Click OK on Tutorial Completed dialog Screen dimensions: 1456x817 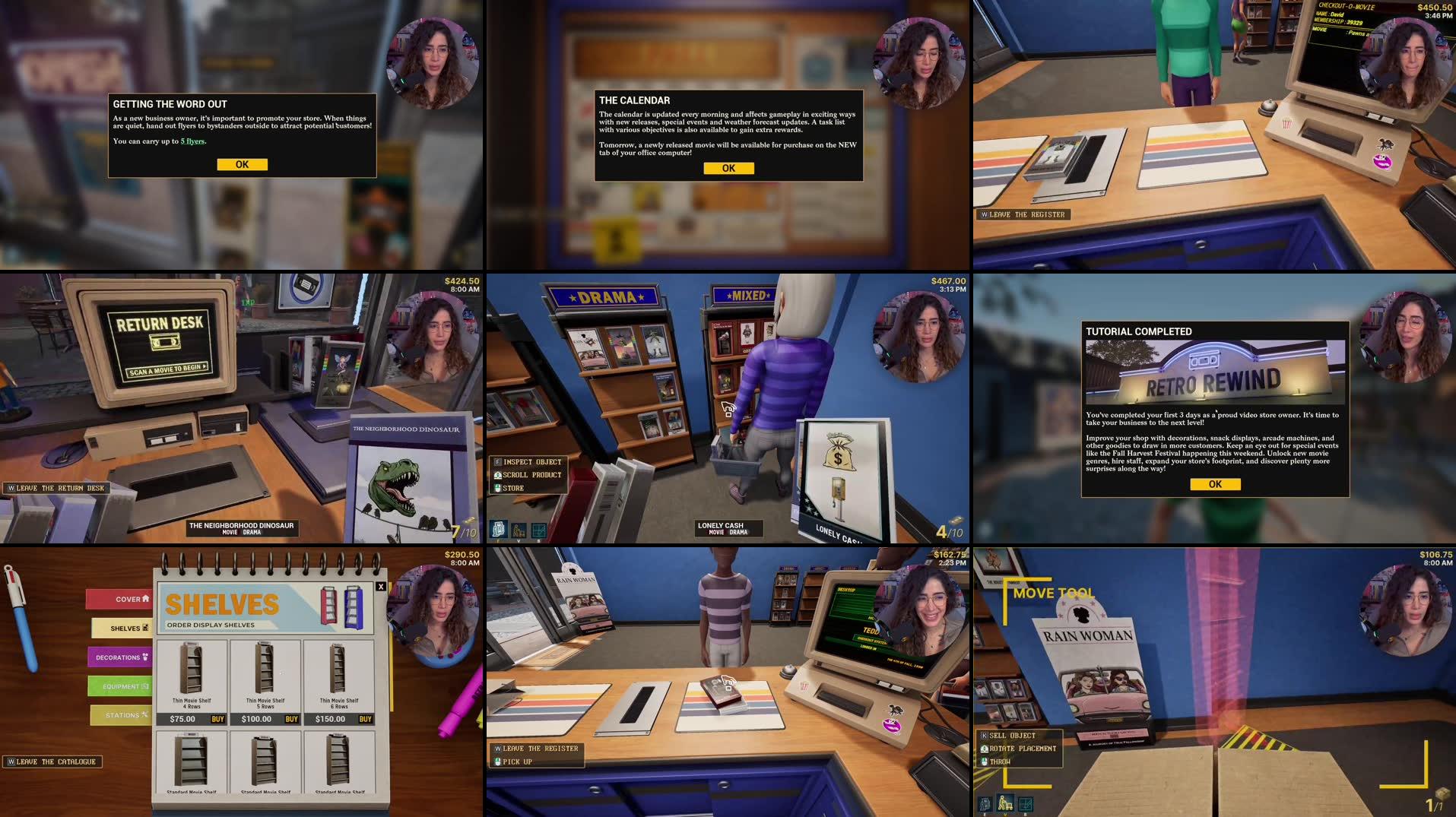(x=1214, y=484)
